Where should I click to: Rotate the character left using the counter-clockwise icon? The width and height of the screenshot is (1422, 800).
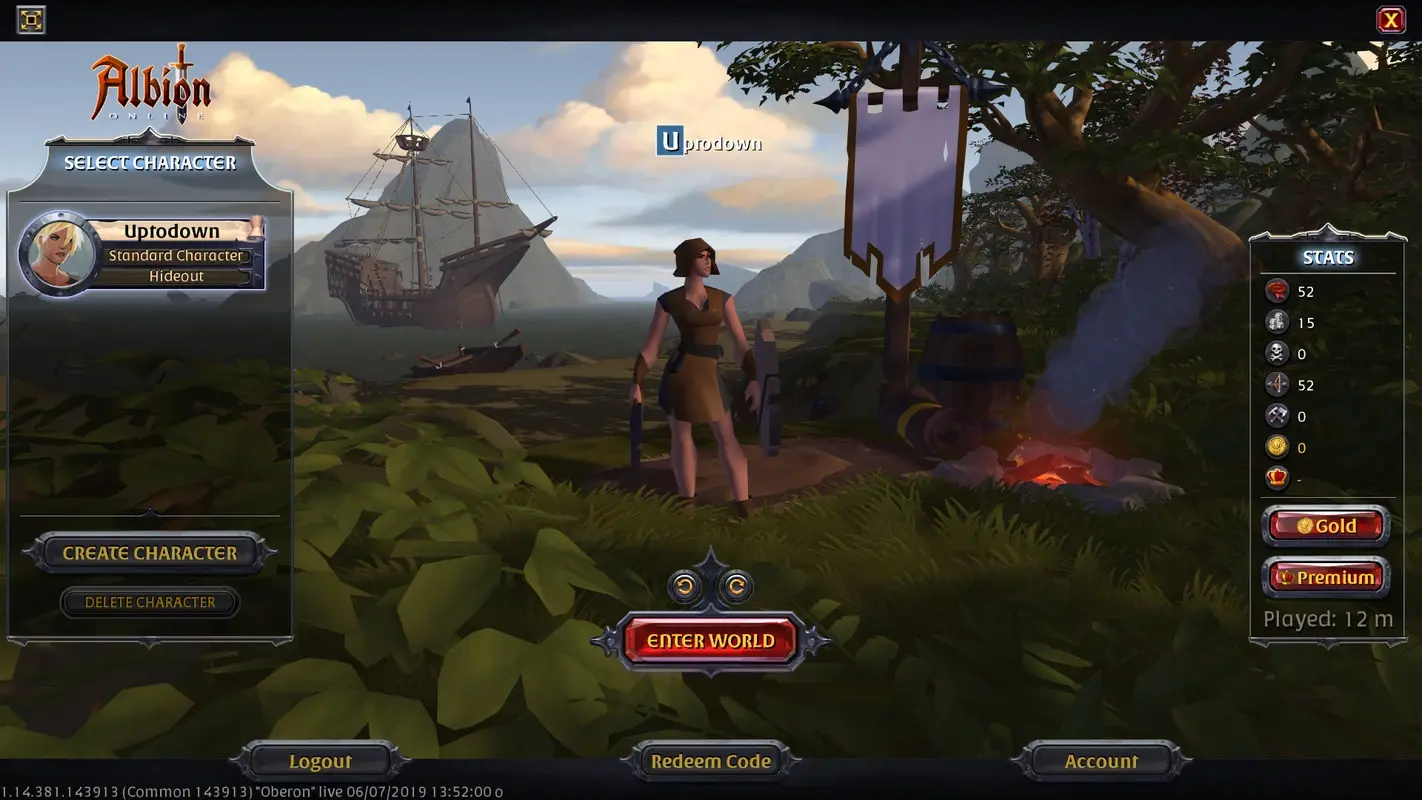(x=683, y=586)
